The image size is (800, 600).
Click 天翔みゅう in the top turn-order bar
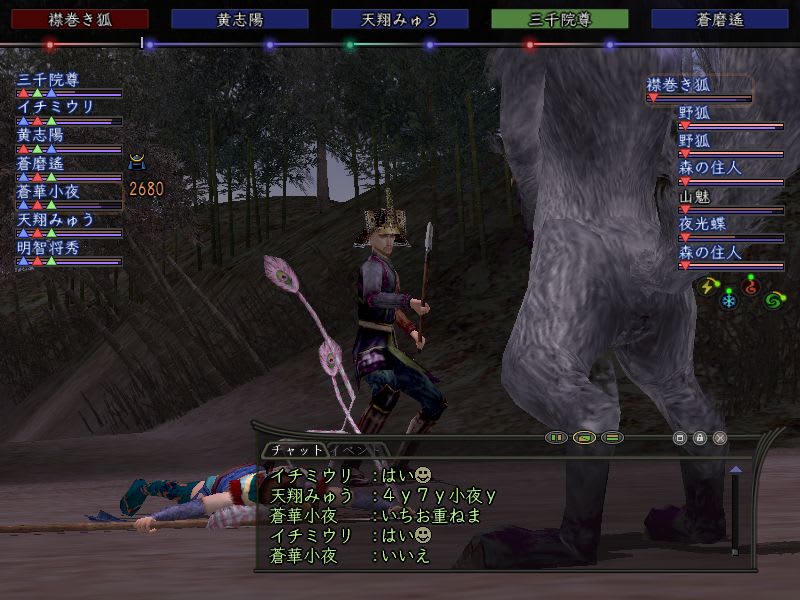[400, 19]
